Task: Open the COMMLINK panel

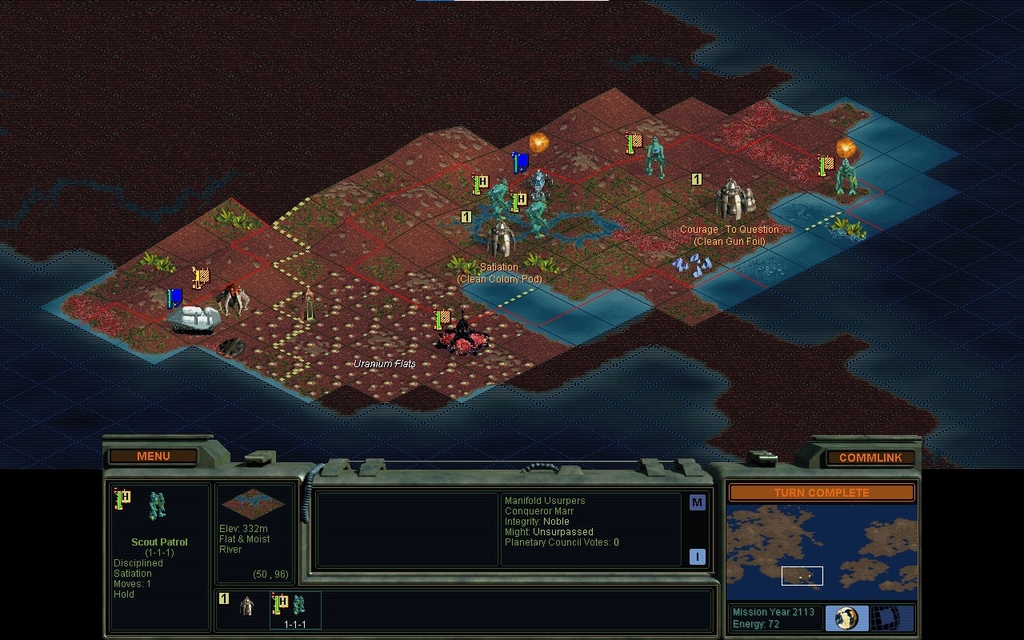Action: (x=869, y=457)
